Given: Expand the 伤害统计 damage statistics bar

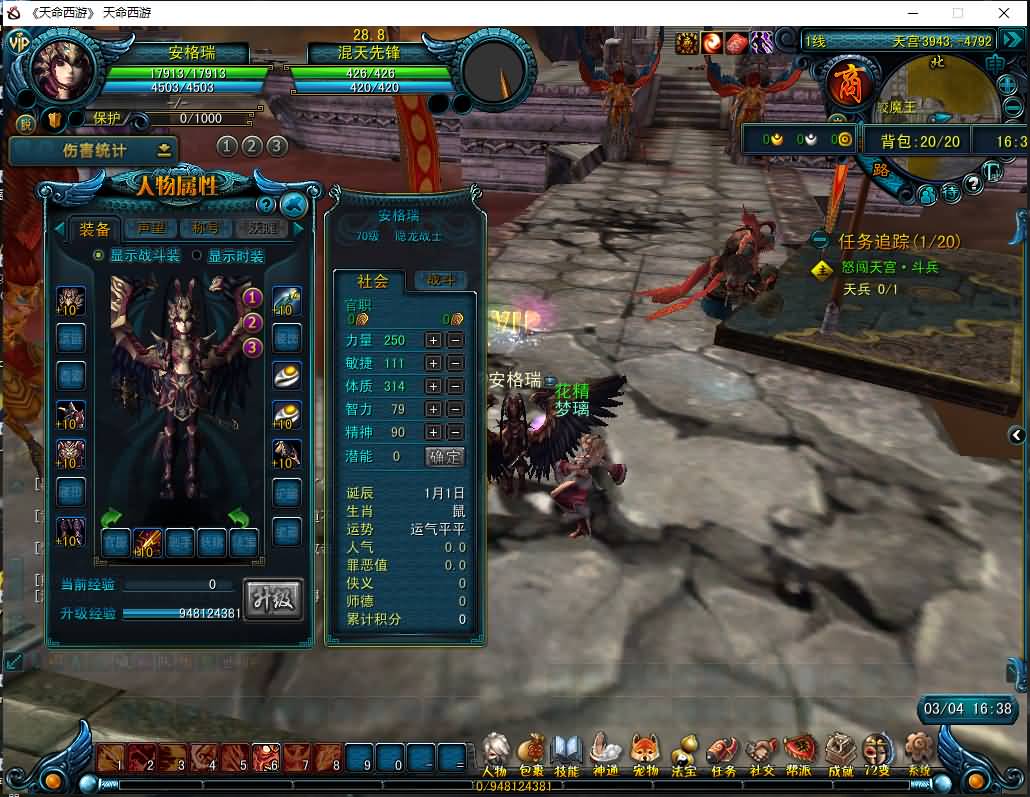Looking at the screenshot, I should 163,150.
